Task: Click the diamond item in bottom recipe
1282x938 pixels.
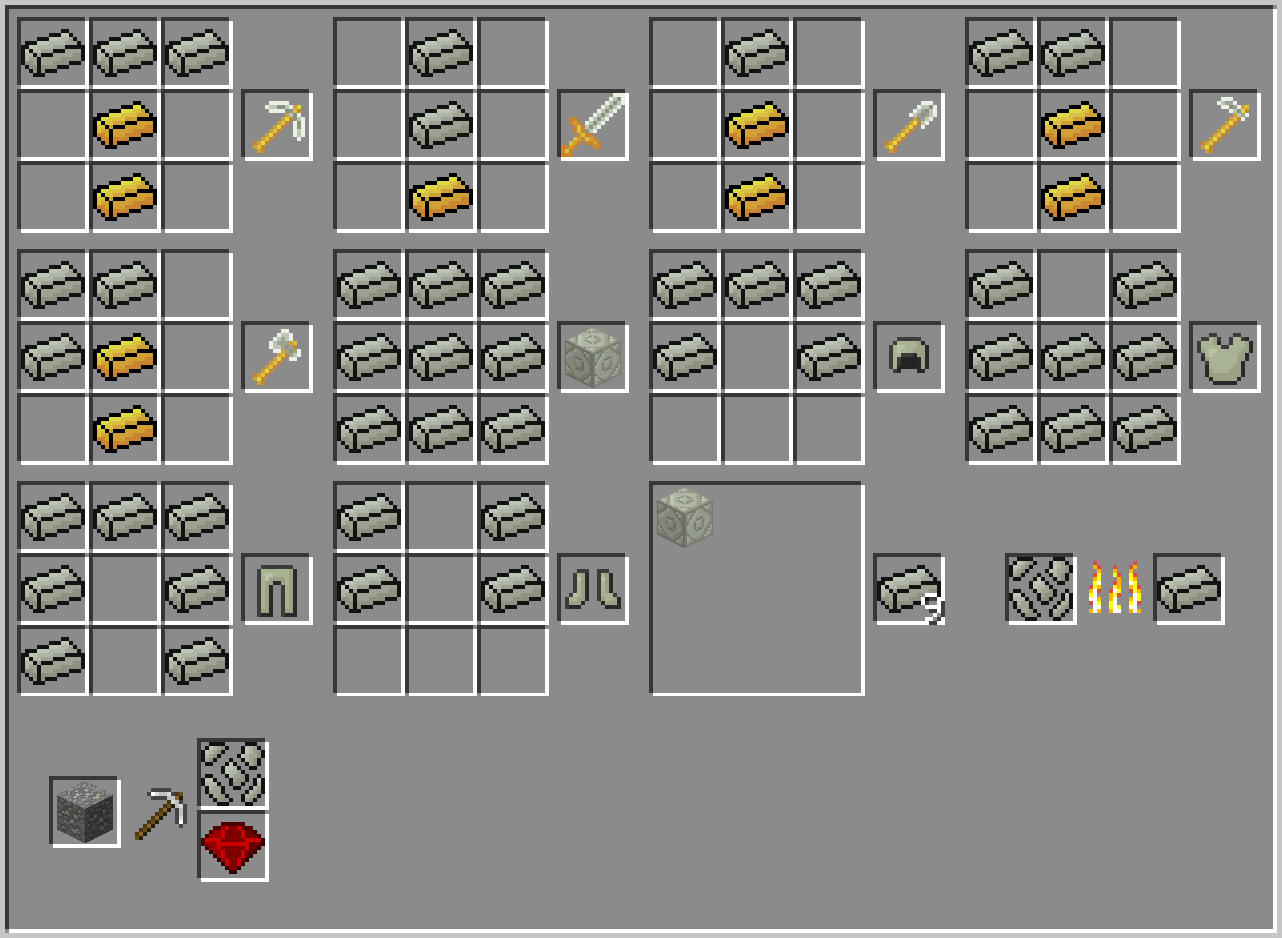Action: 232,844
